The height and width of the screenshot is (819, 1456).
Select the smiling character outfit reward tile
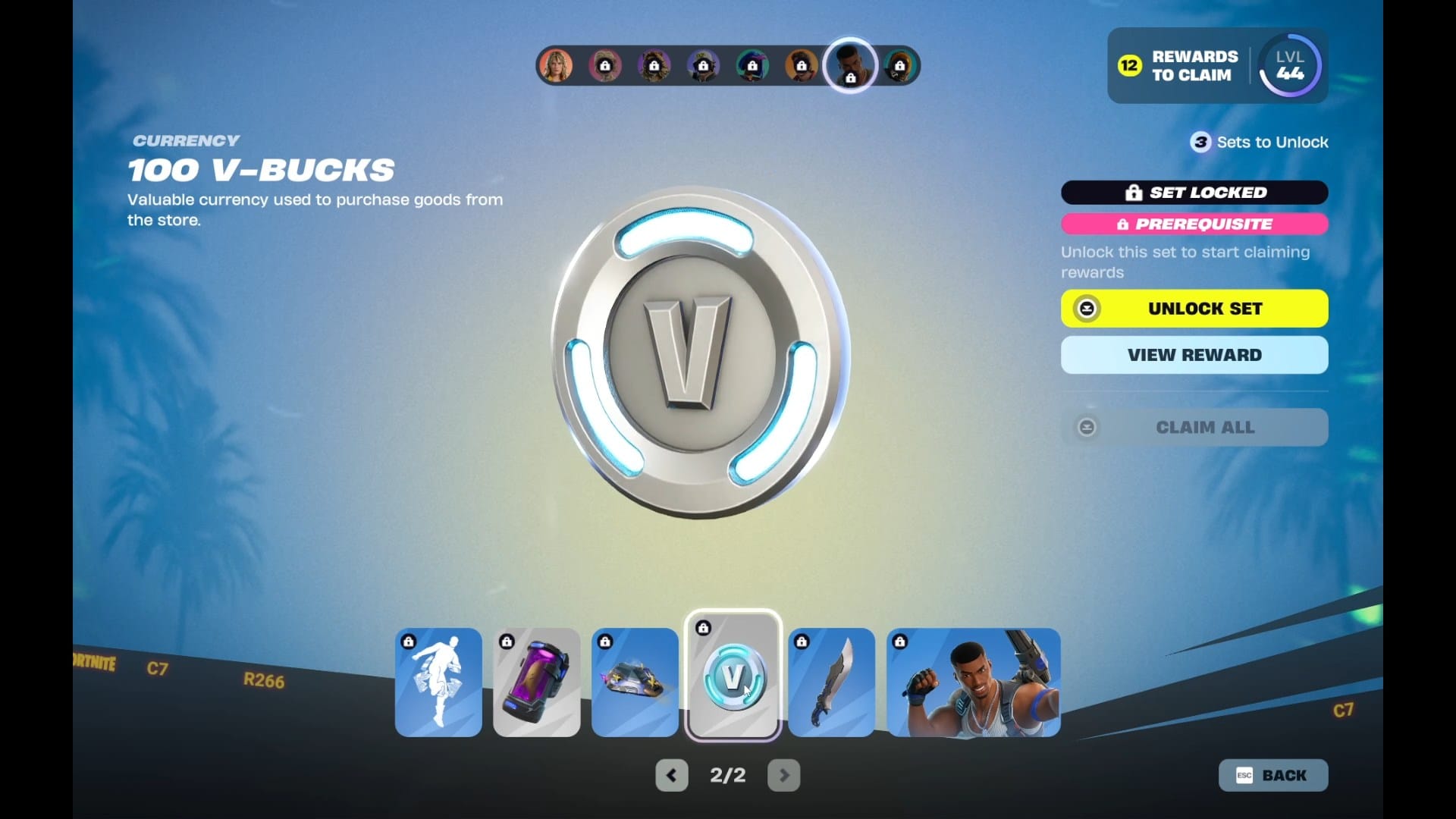coord(974,682)
